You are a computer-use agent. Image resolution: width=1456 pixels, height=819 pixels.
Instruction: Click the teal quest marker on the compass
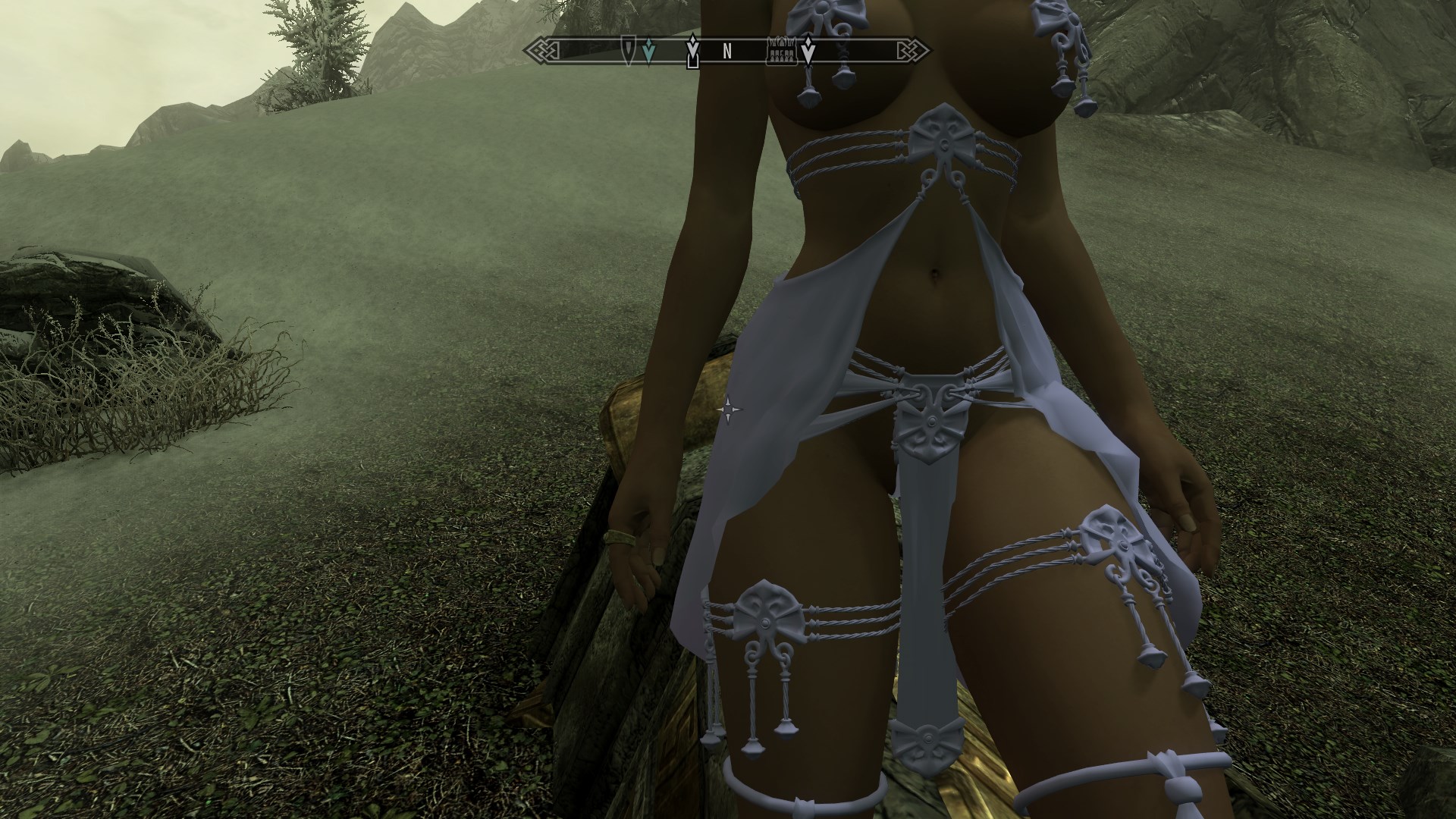(648, 52)
